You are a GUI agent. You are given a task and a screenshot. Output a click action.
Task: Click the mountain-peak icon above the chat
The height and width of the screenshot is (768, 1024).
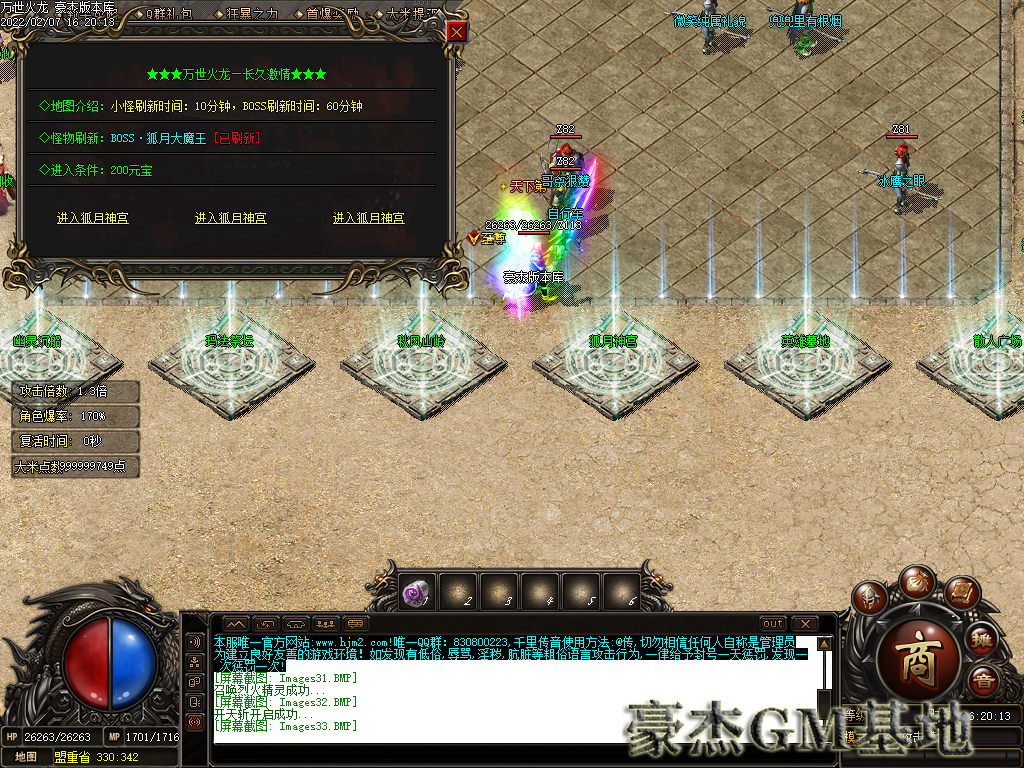coord(234,624)
